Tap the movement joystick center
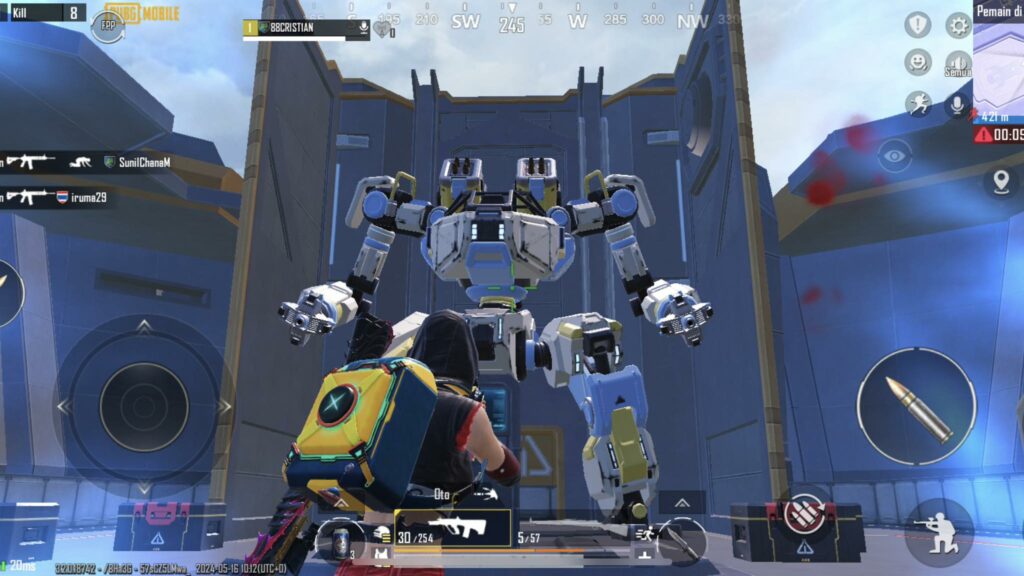 tap(143, 406)
